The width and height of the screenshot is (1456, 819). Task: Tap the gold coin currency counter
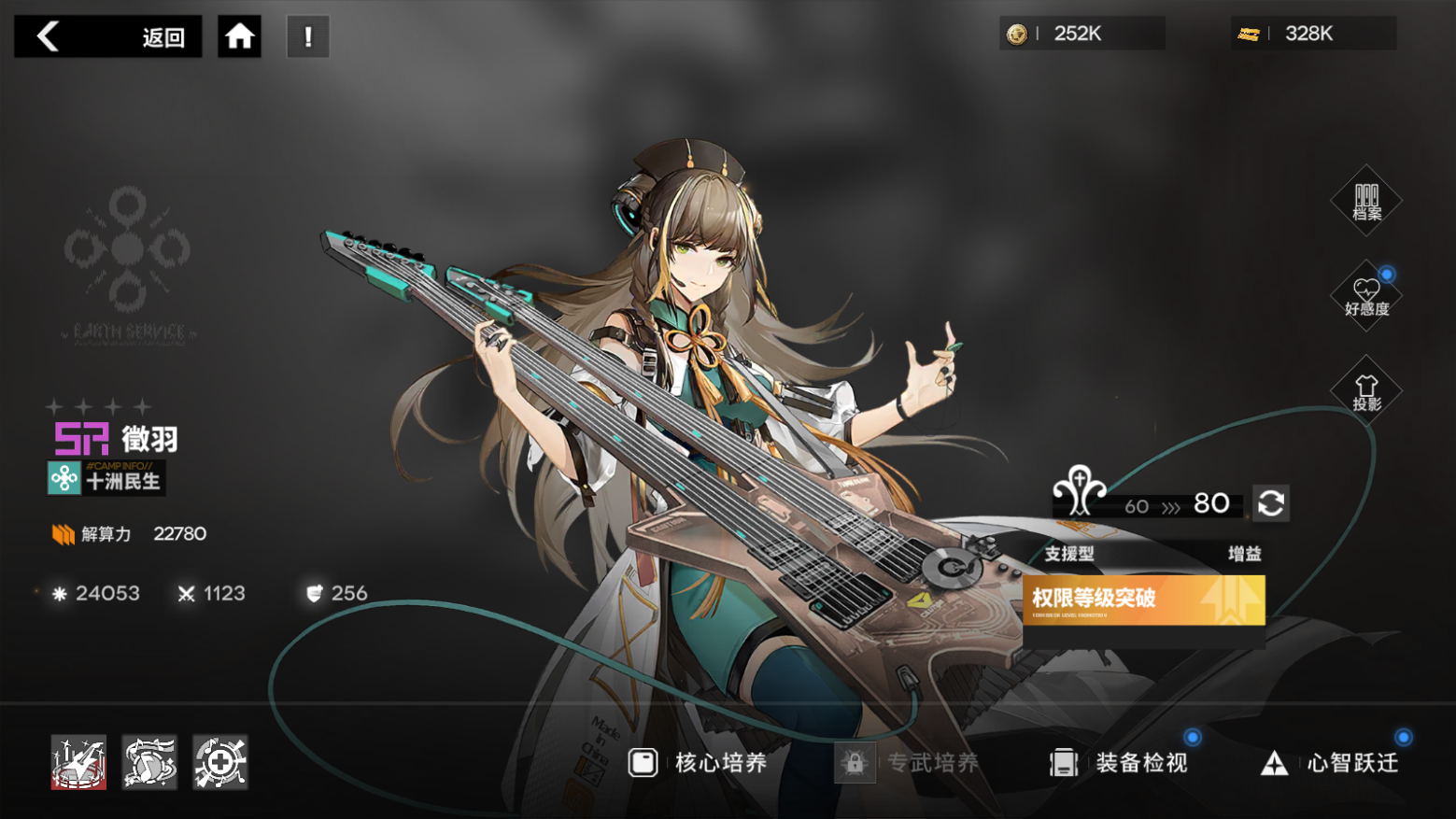click(x=1081, y=34)
